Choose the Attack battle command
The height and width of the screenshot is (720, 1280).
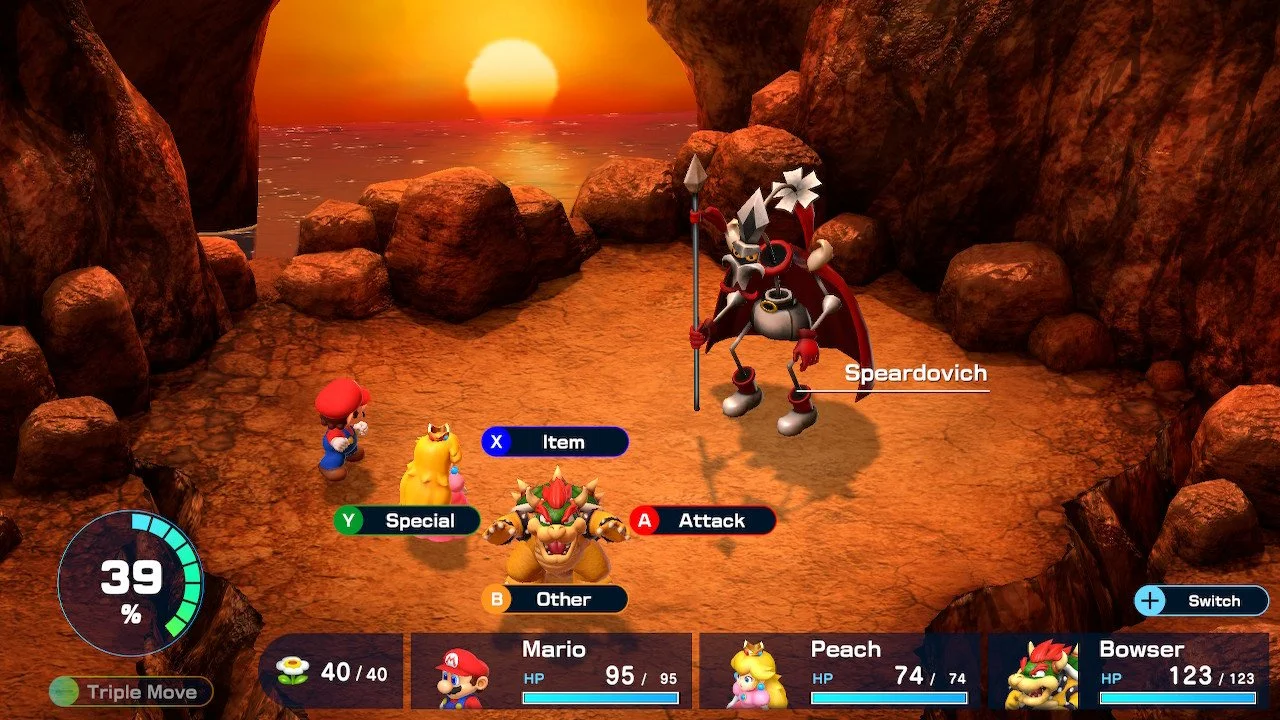[702, 521]
